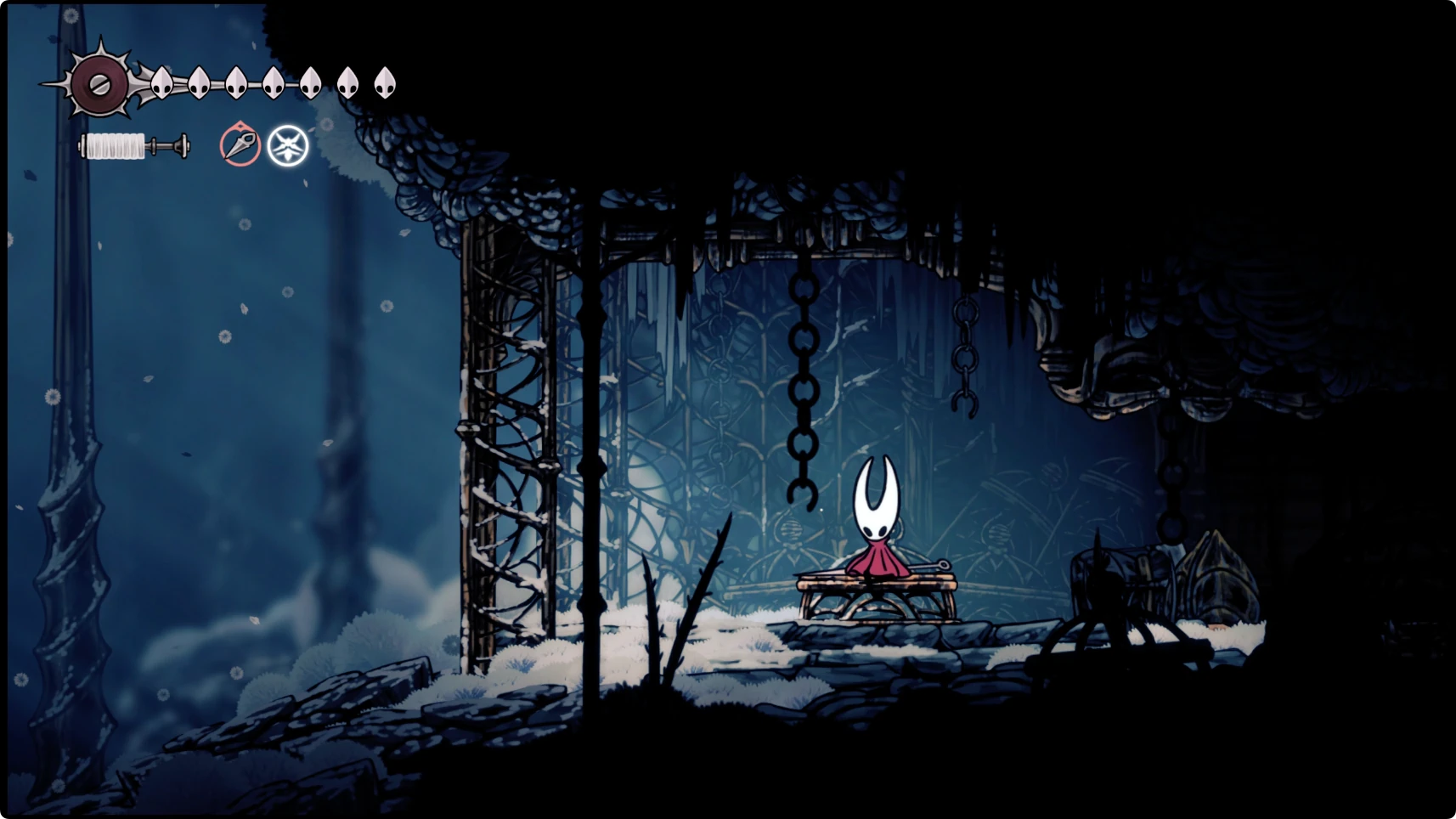Click the crest emblem with the spiked disc
The height and width of the screenshot is (819, 1456).
(x=99, y=83)
